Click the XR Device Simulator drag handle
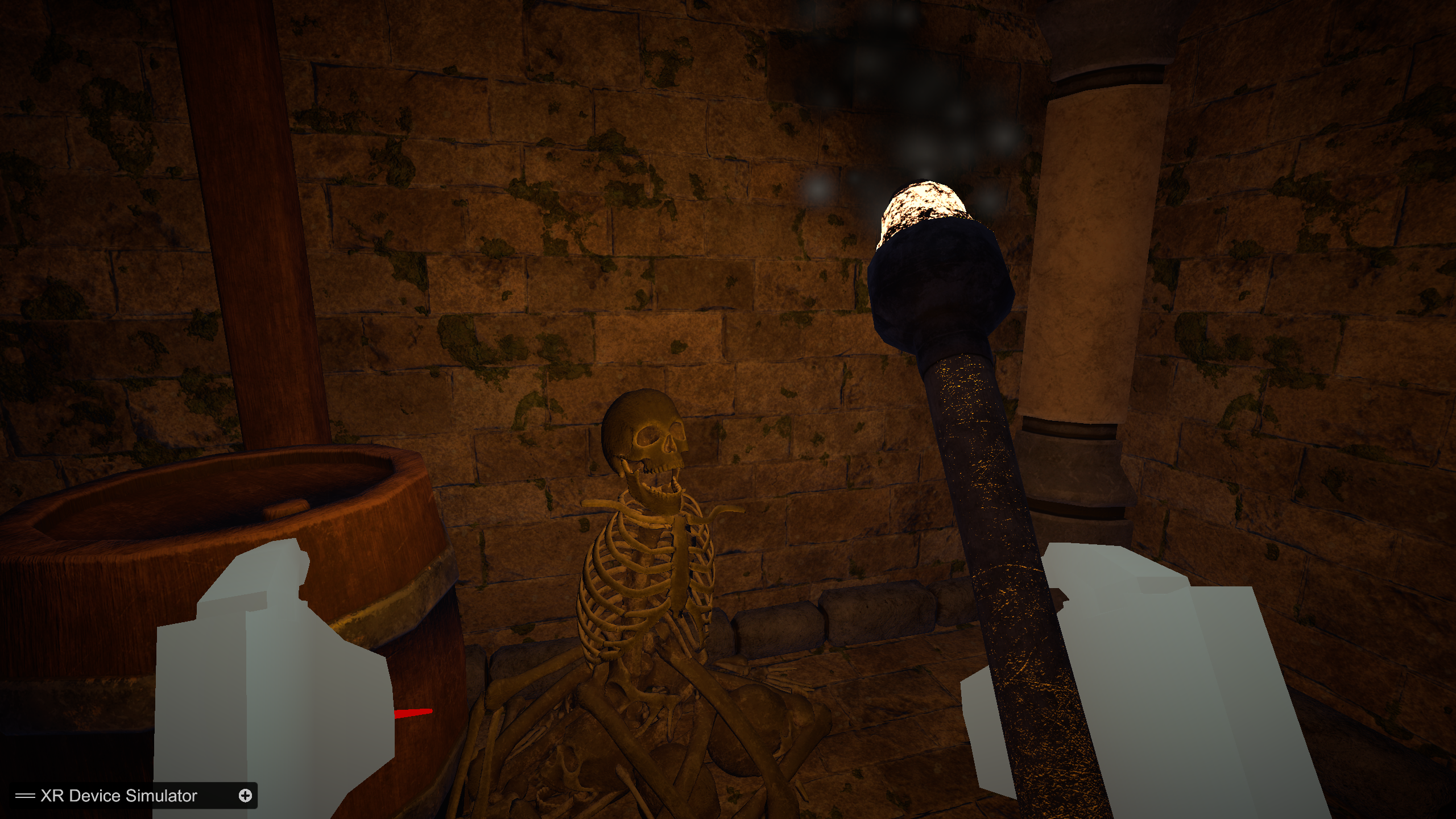 tap(25, 796)
